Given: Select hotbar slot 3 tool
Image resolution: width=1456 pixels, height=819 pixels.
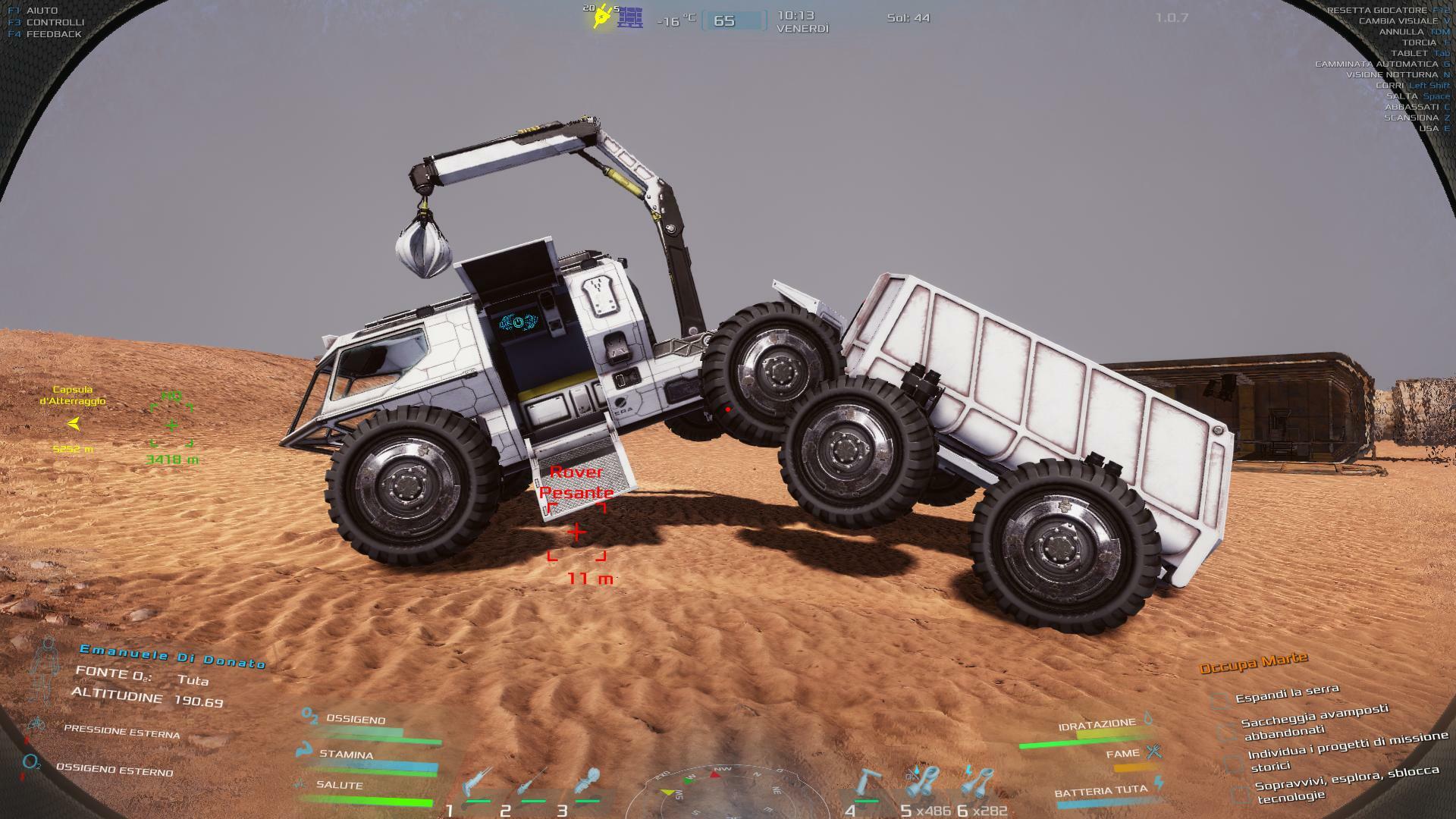Looking at the screenshot, I should [x=588, y=783].
